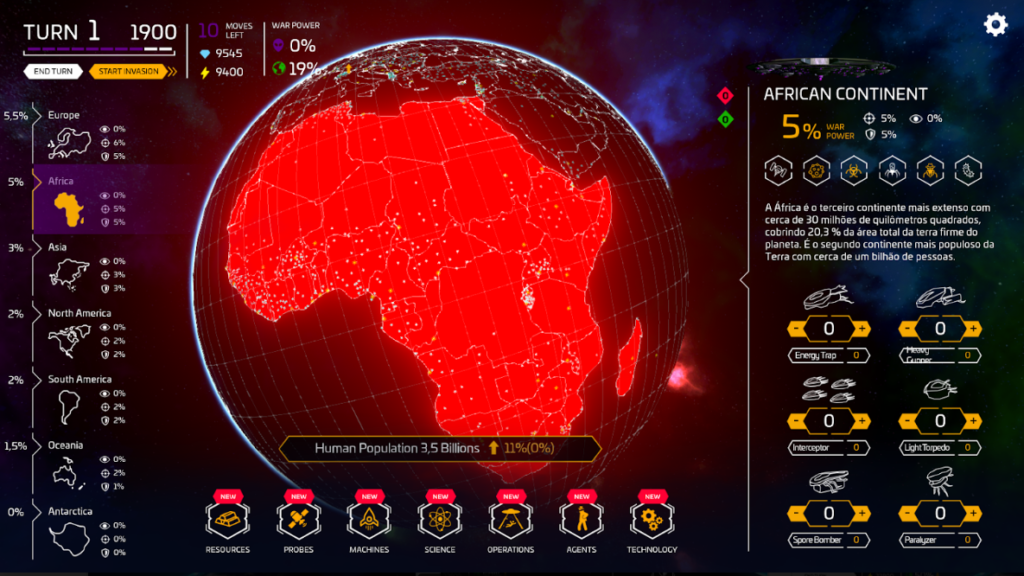Open the Probes menu
Viewport: 1024px width, 576px height.
pos(298,522)
